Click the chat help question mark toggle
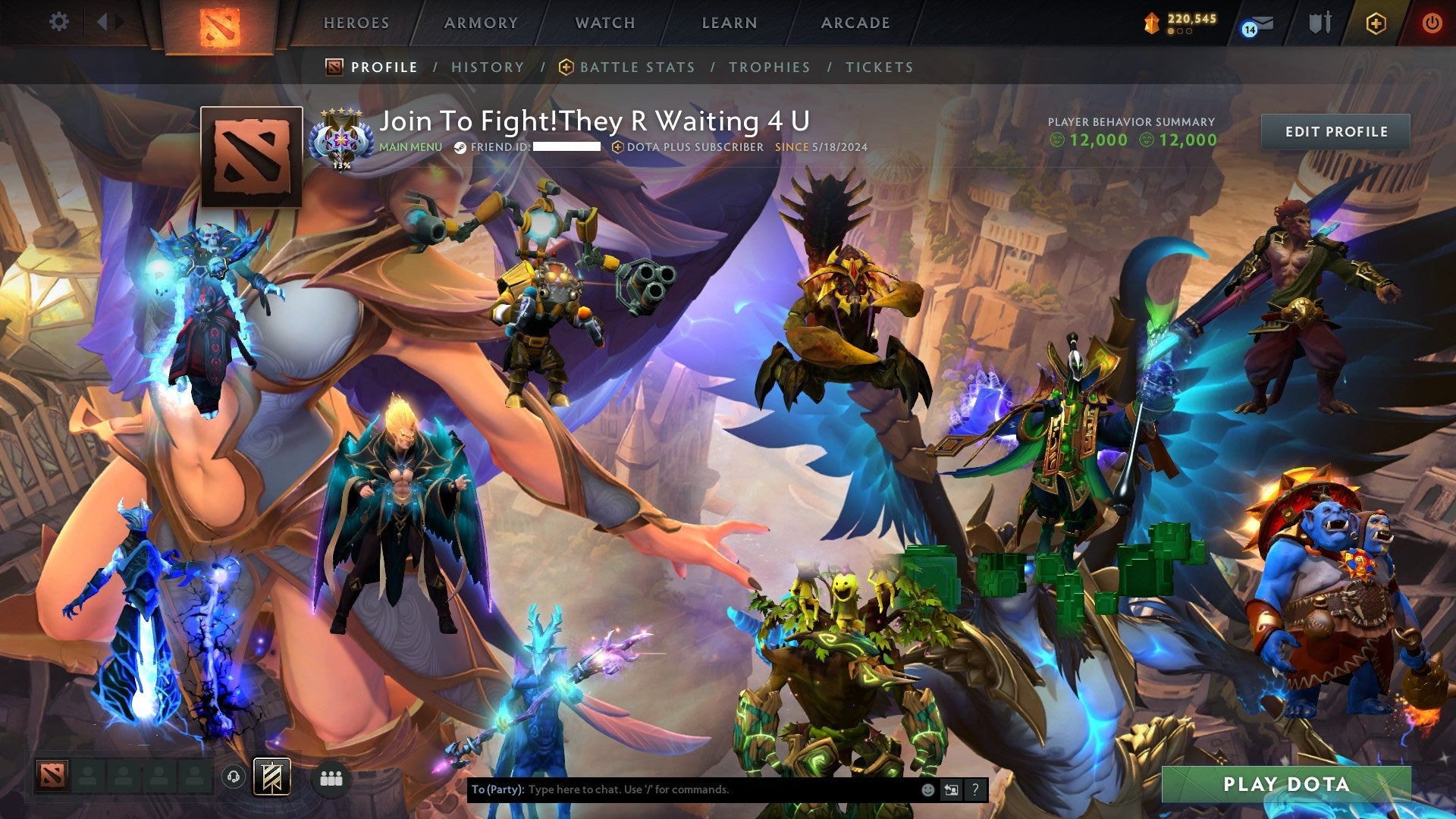Screen dimensions: 1456x819 [x=974, y=789]
